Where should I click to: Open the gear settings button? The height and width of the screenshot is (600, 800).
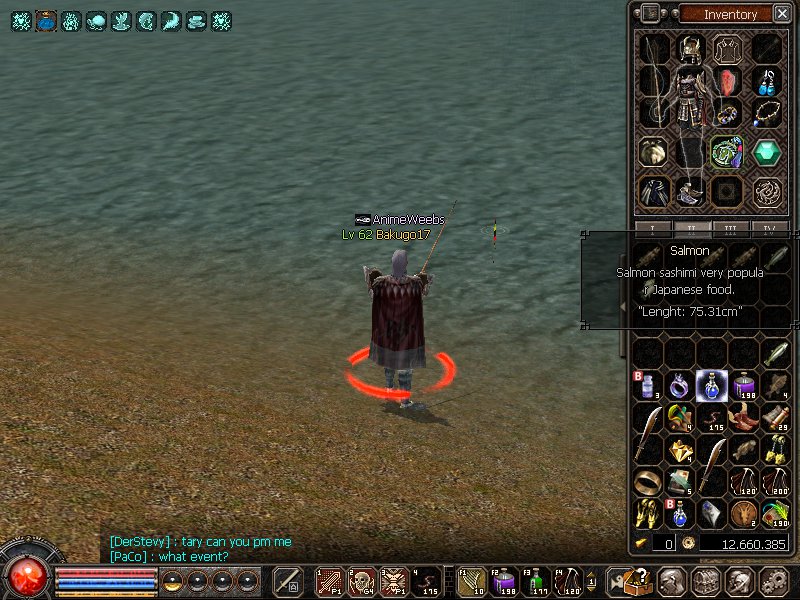click(x=775, y=580)
